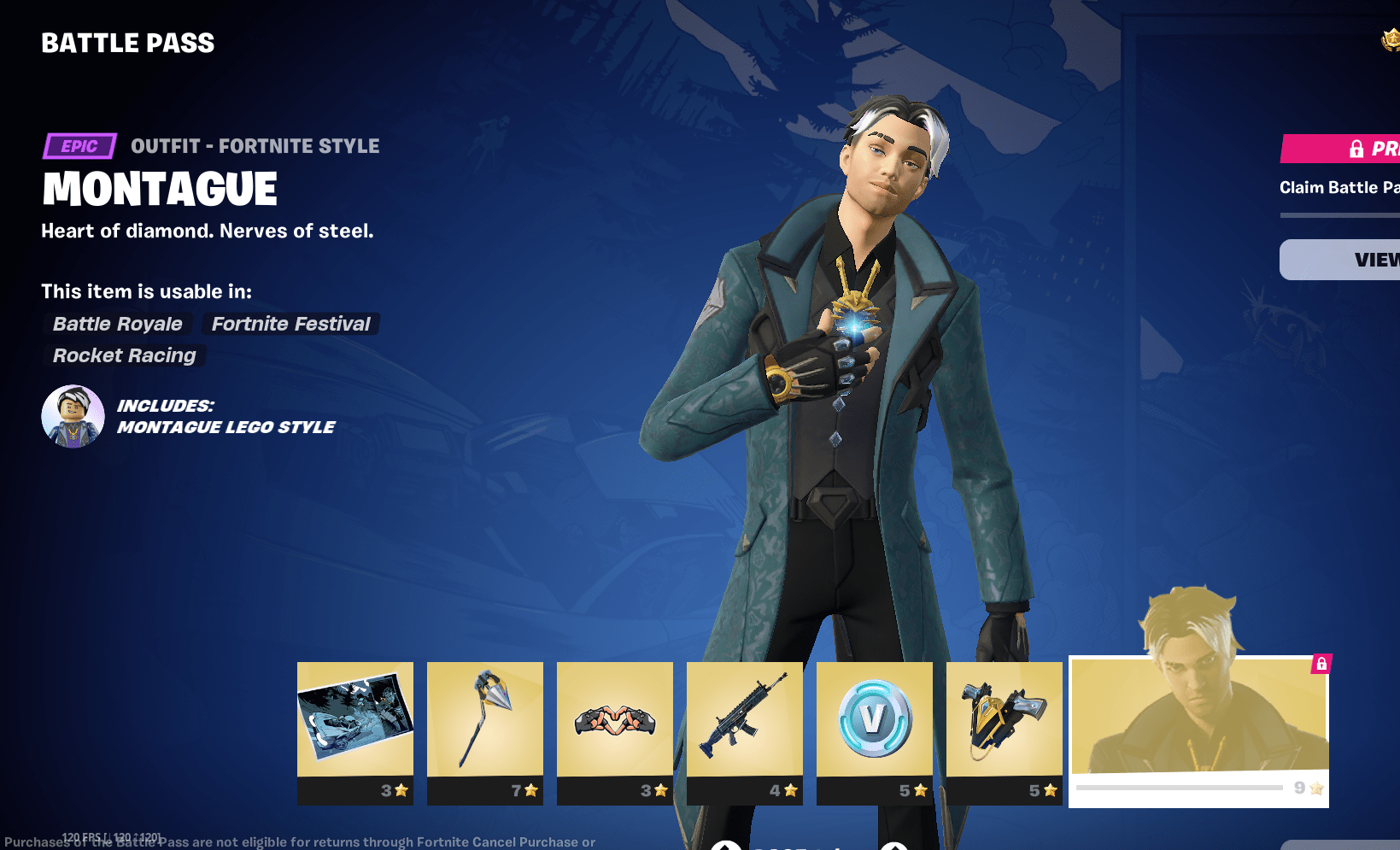Select the loading screen art reward tile
The image size is (1400, 850).
click(355, 720)
